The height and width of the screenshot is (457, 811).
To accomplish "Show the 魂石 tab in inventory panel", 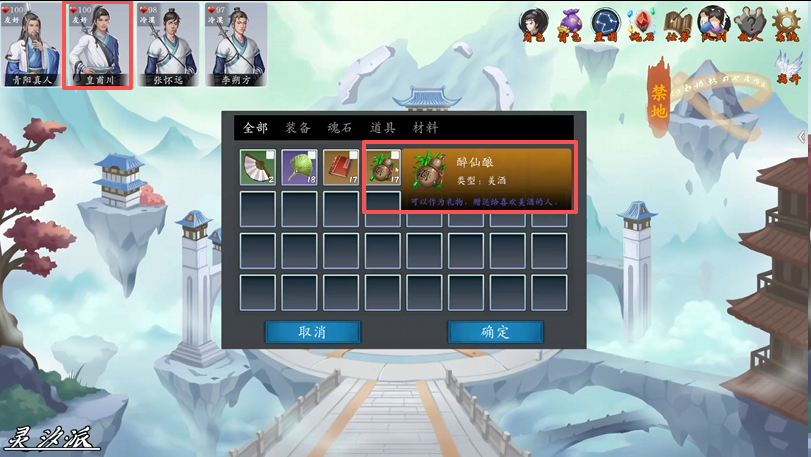I will pyautogui.click(x=341, y=128).
